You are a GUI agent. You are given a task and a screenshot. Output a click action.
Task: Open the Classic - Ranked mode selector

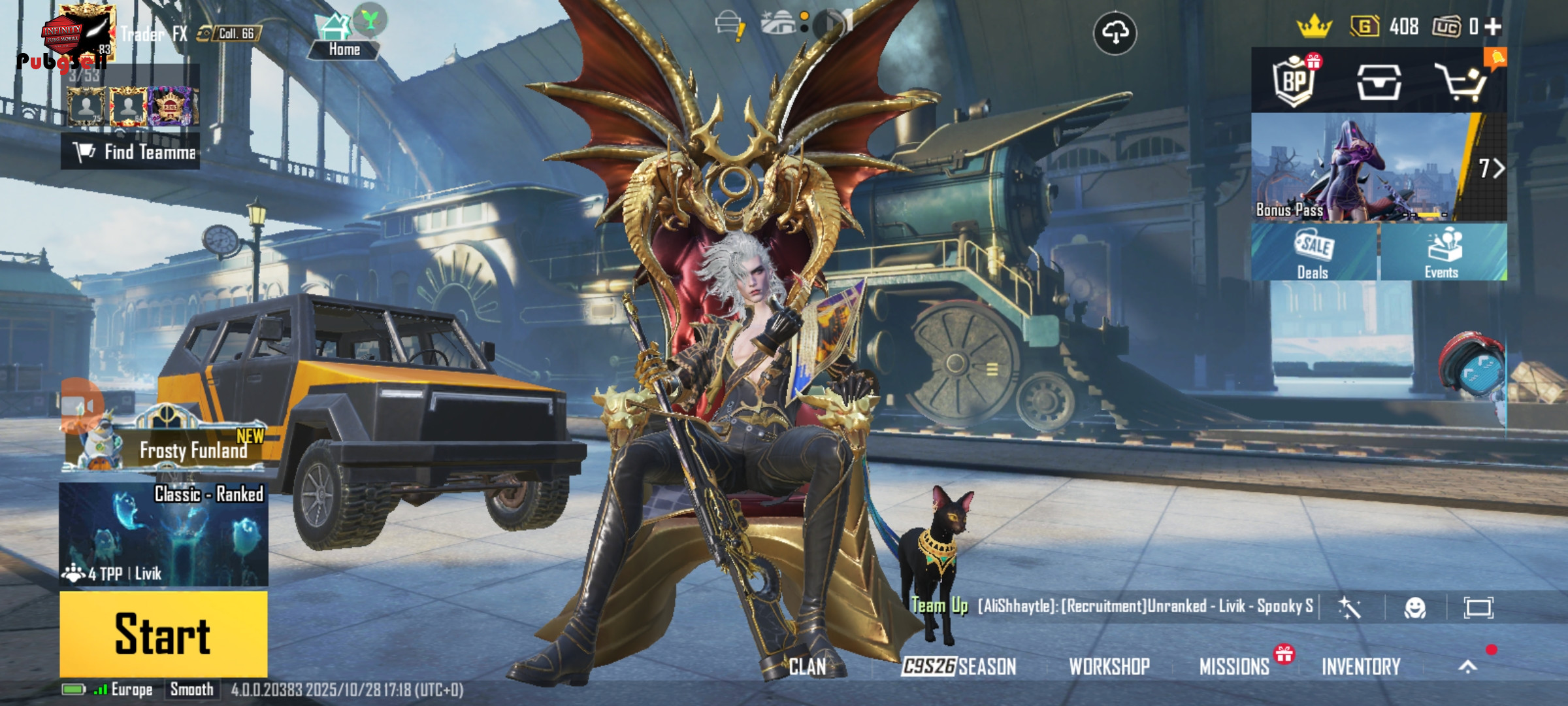163,533
